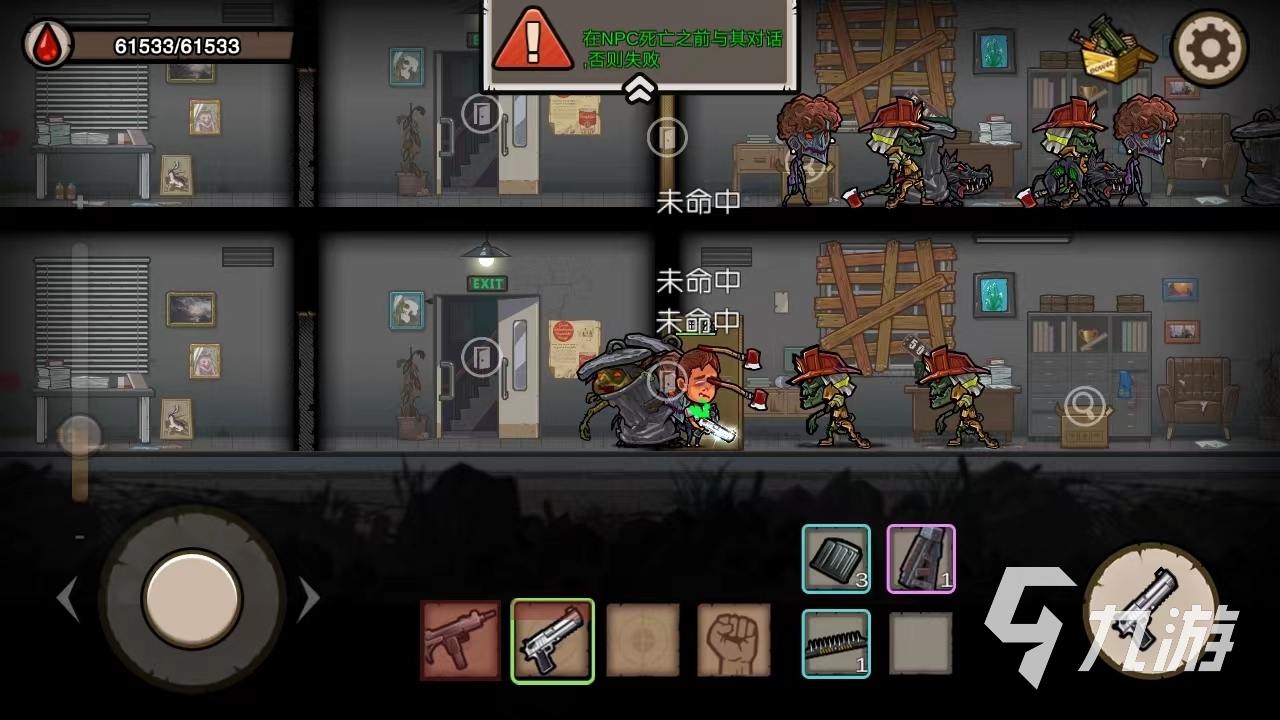Screen dimensions: 1280x720
Task: Select the silver pistol weapon slot
Action: pos(553,640)
